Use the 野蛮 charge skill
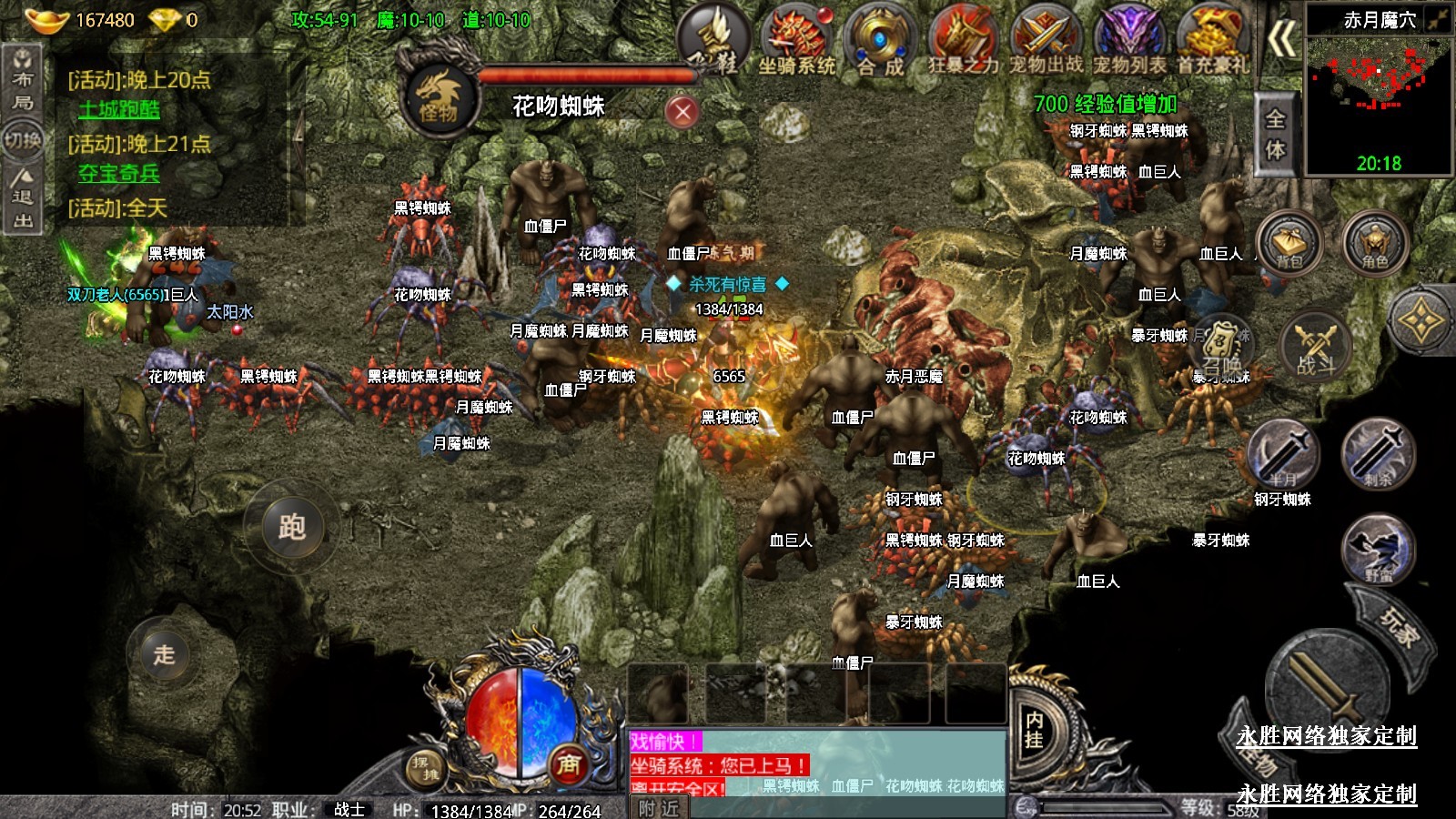 point(1378,549)
